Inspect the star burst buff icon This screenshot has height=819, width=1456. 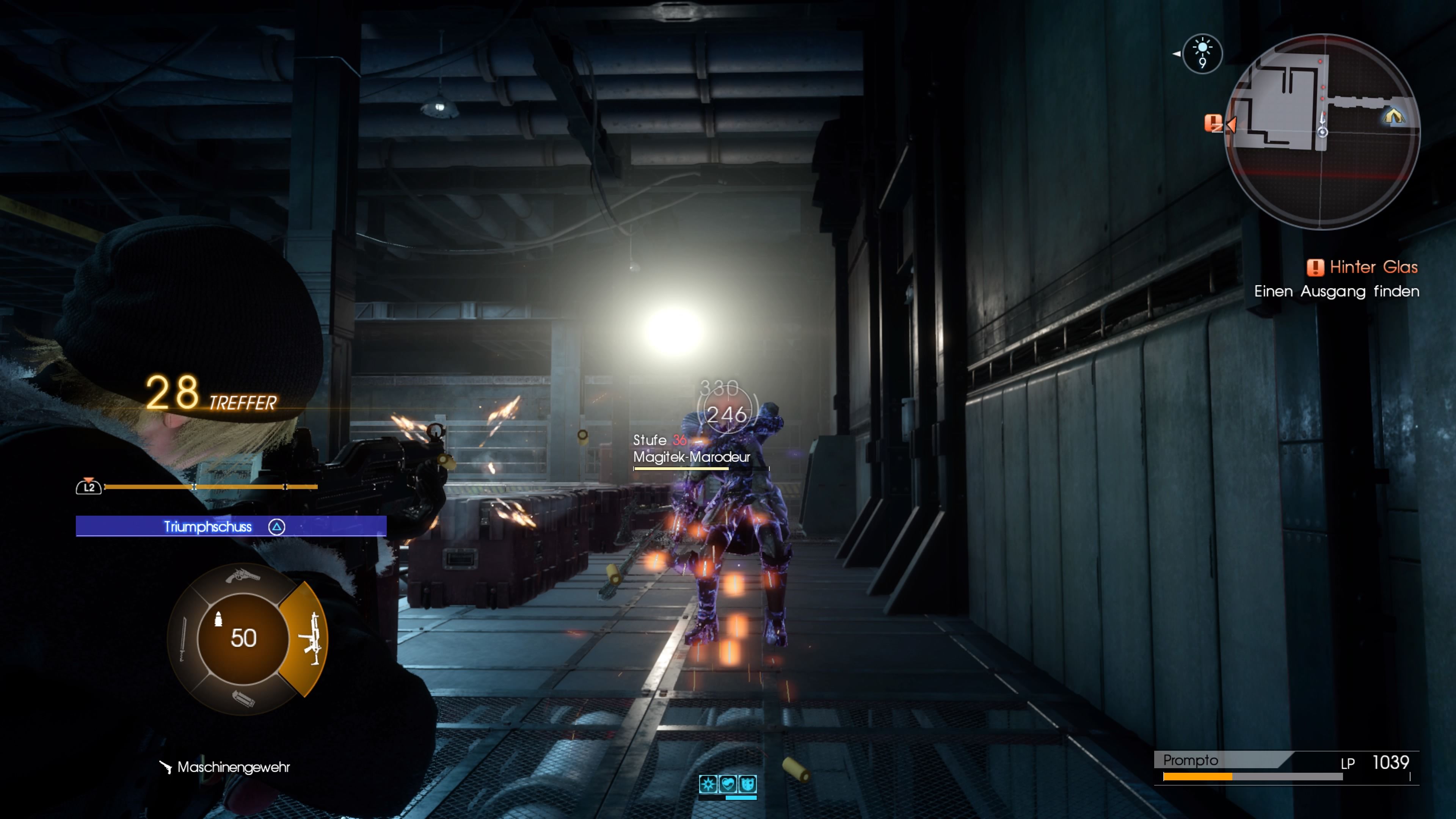tap(708, 783)
